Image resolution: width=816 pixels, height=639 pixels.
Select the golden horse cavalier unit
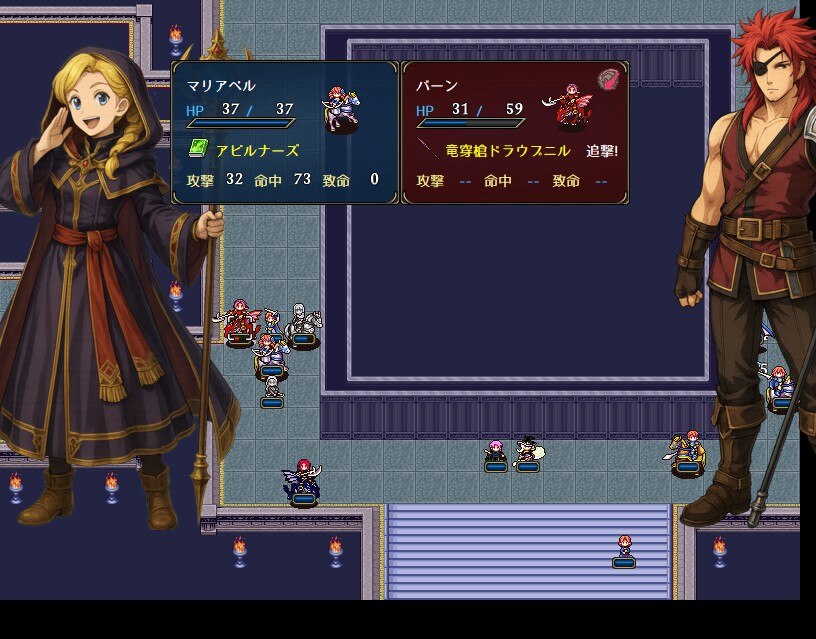click(x=686, y=451)
